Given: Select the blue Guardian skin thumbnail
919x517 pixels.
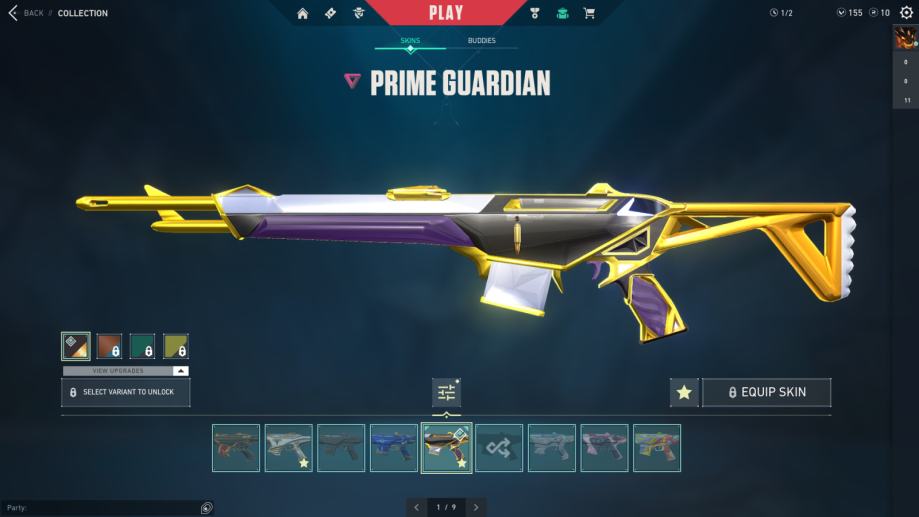Looking at the screenshot, I should click(x=393, y=448).
